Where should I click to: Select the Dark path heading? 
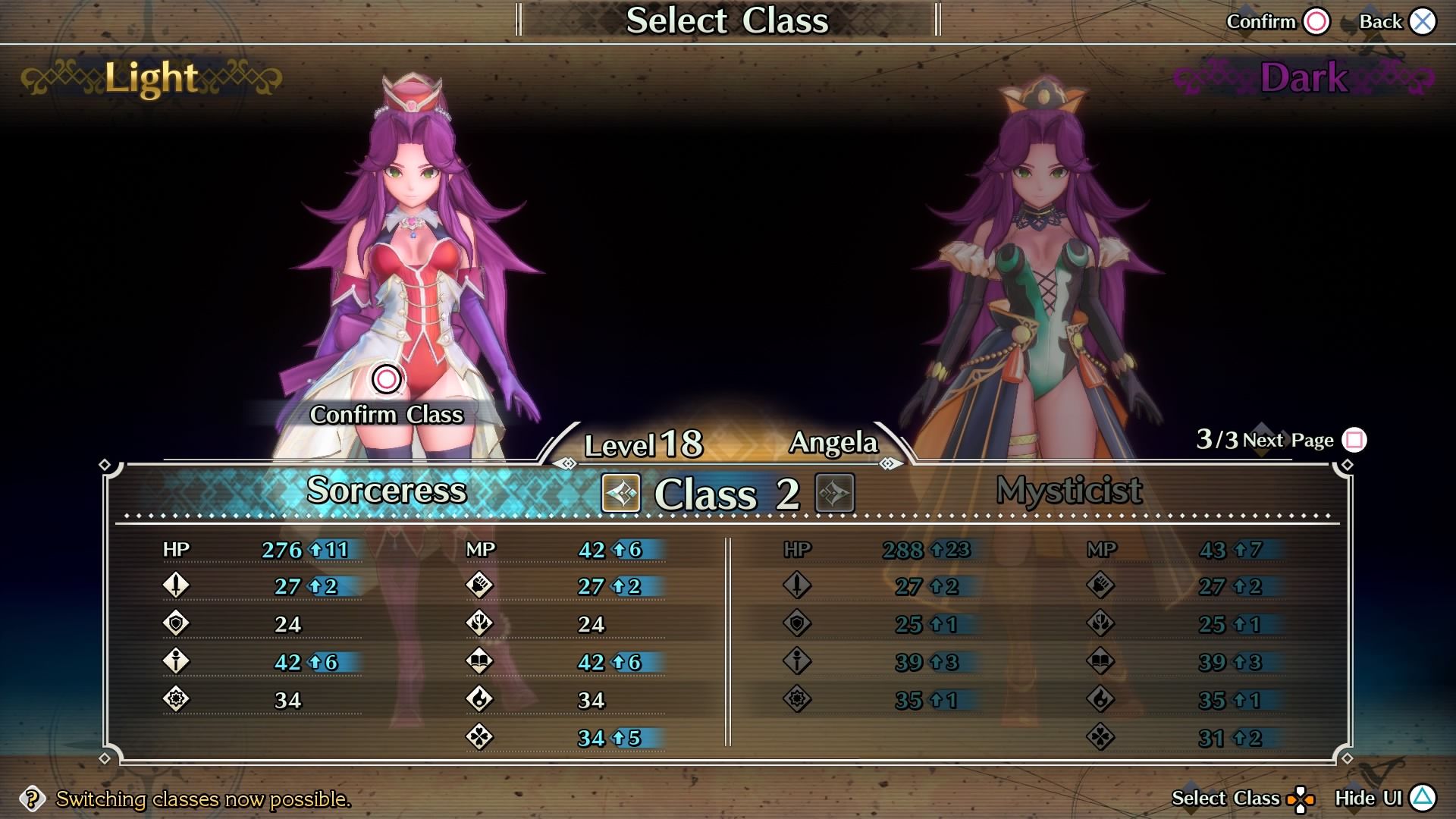(x=1304, y=78)
